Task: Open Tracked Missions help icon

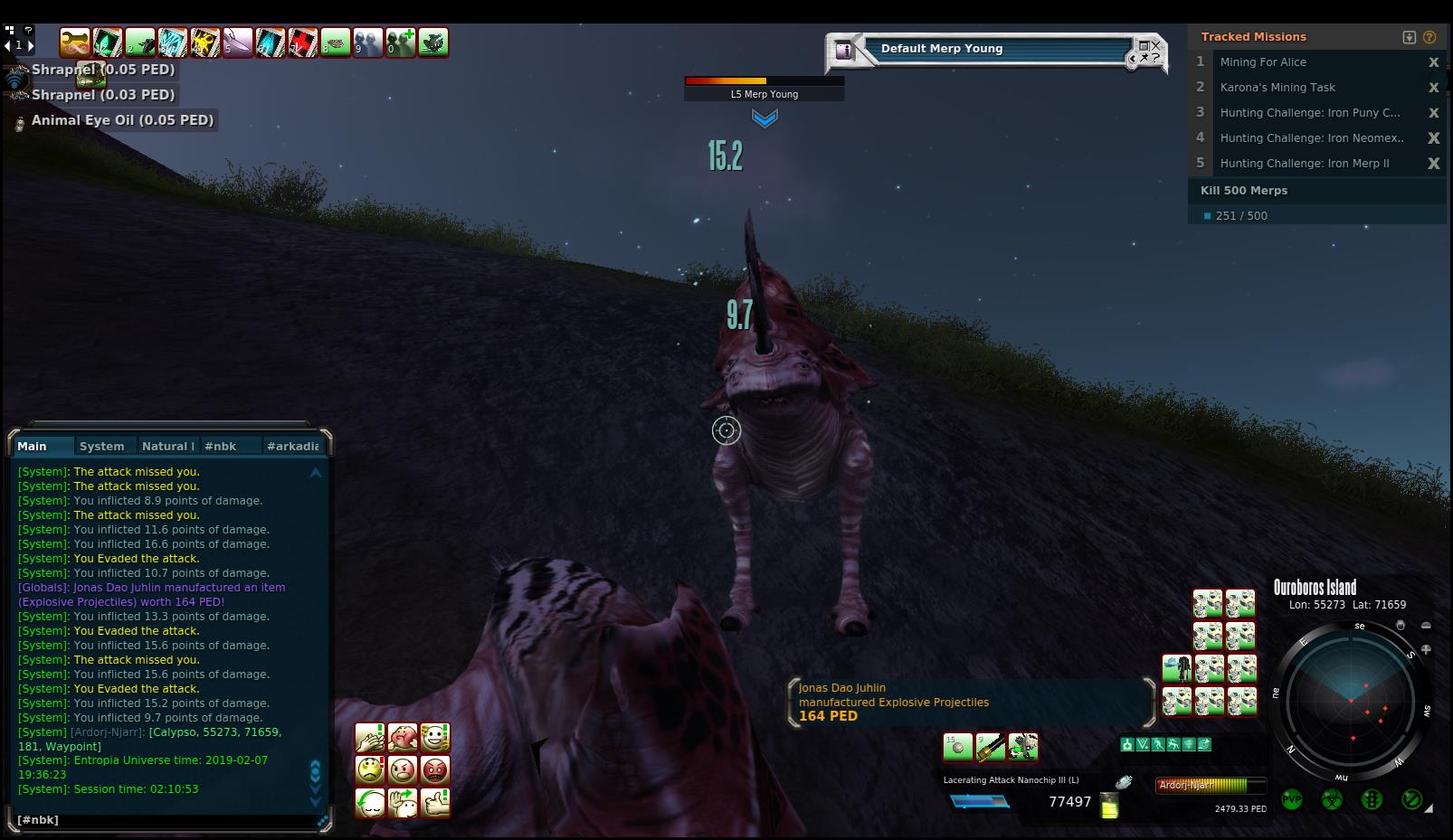Action: (x=1429, y=37)
